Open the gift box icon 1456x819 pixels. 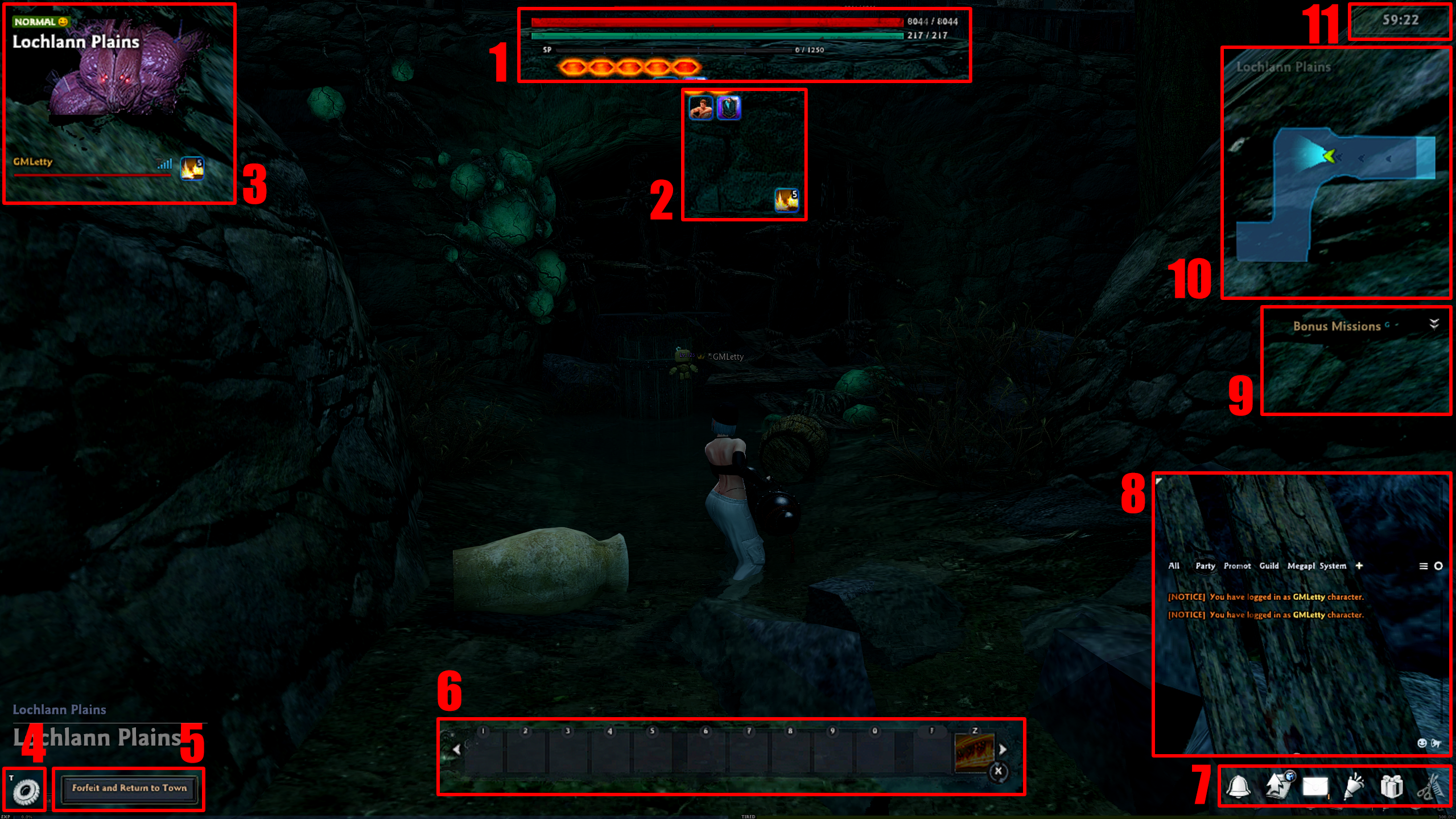pyautogui.click(x=1391, y=787)
